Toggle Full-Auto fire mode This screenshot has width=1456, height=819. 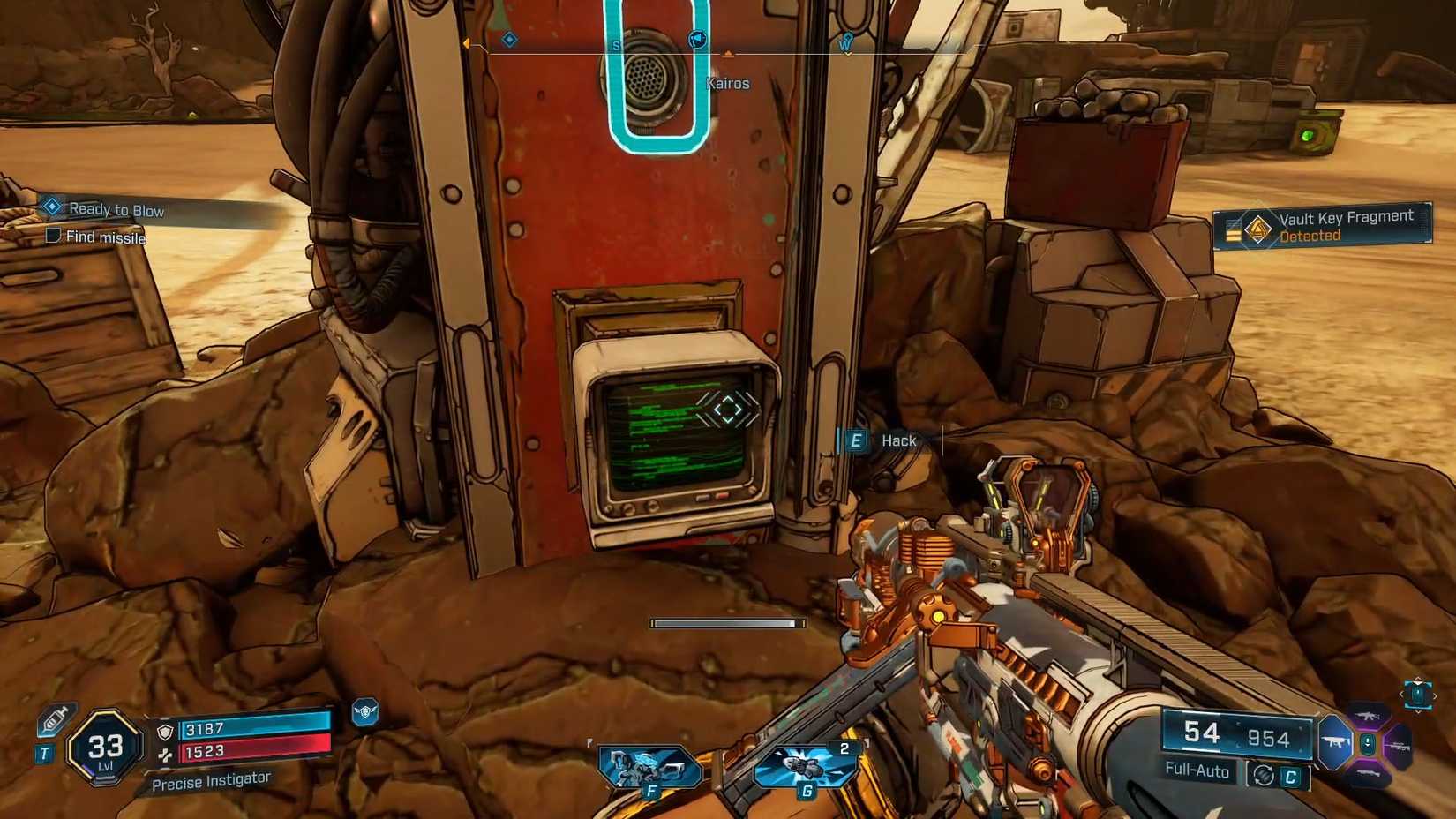pos(1199,771)
